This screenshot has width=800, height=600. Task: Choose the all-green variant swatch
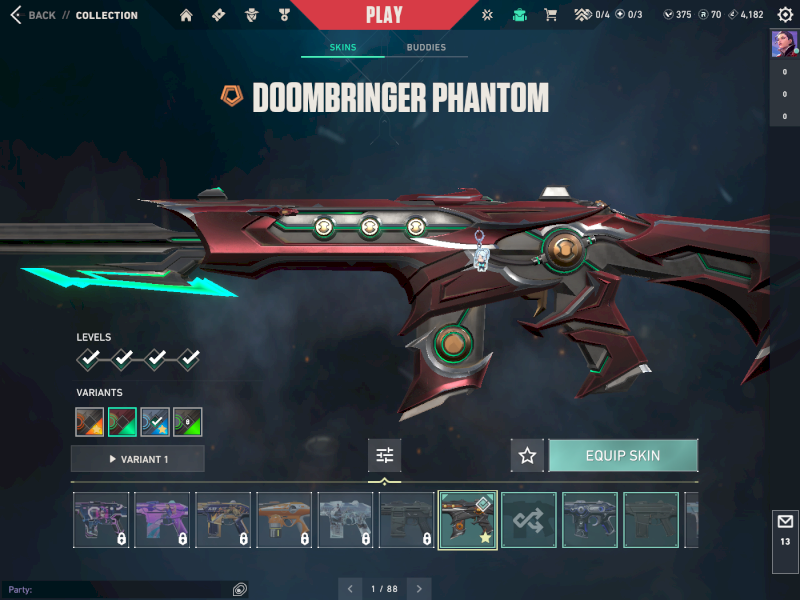[x=188, y=422]
